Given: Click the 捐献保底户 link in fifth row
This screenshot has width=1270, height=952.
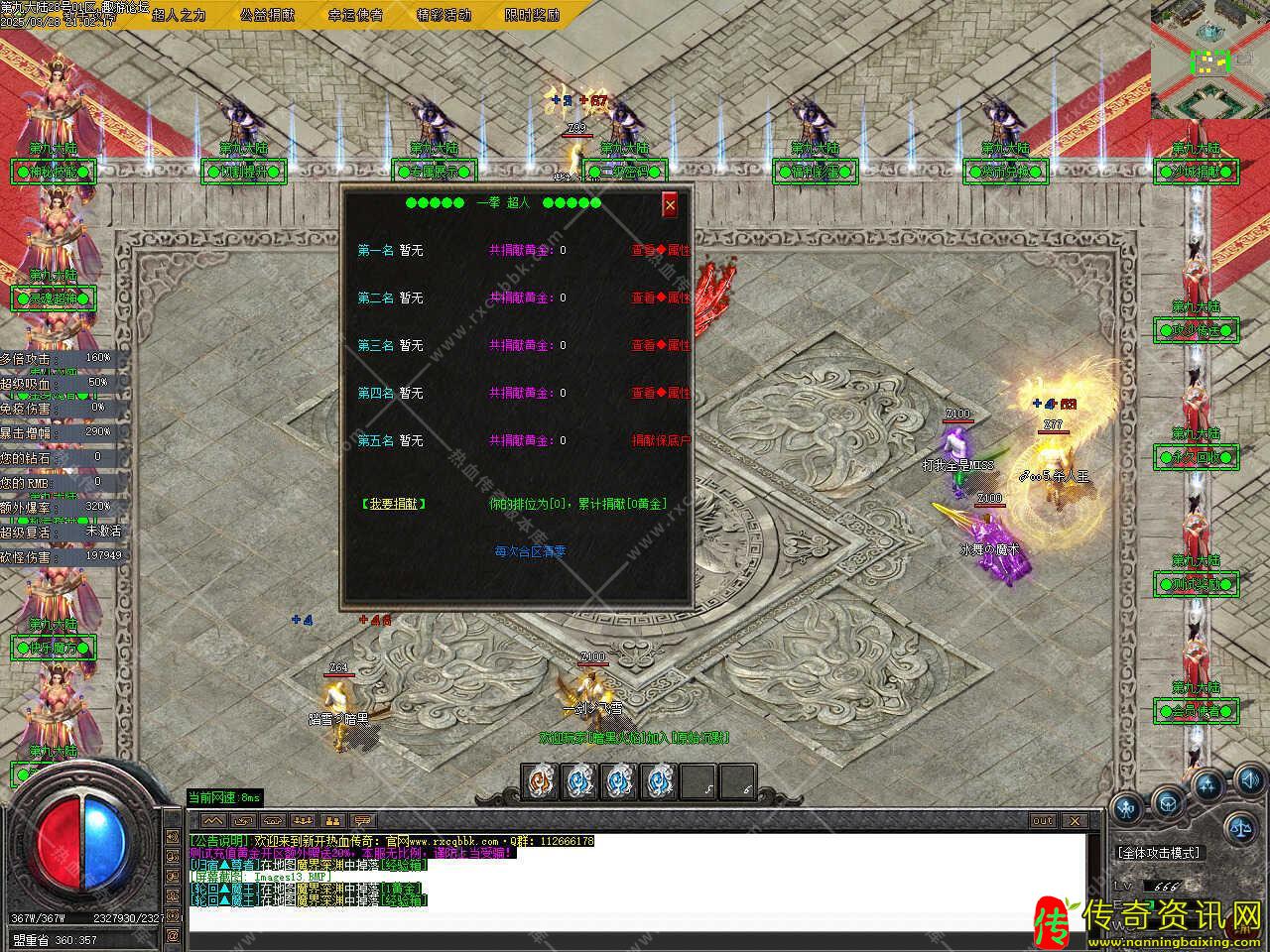Looking at the screenshot, I should (661, 441).
